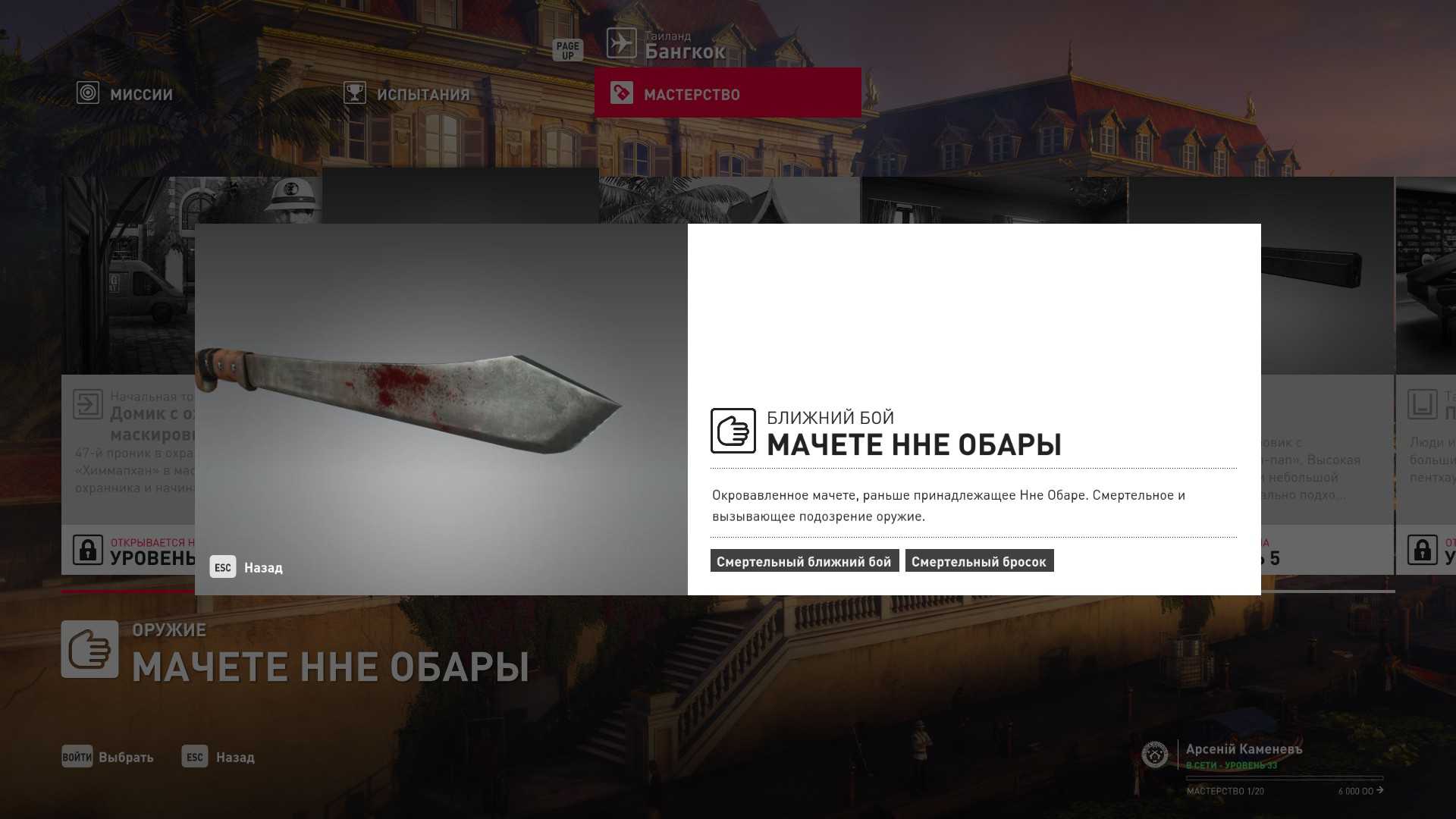The image size is (1456, 819).
Task: Click the Смертельный бросок tag
Action: click(978, 561)
